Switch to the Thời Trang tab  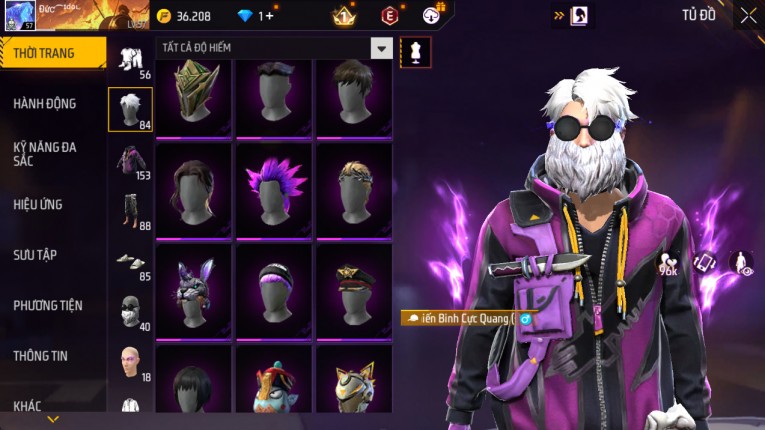[x=52, y=53]
